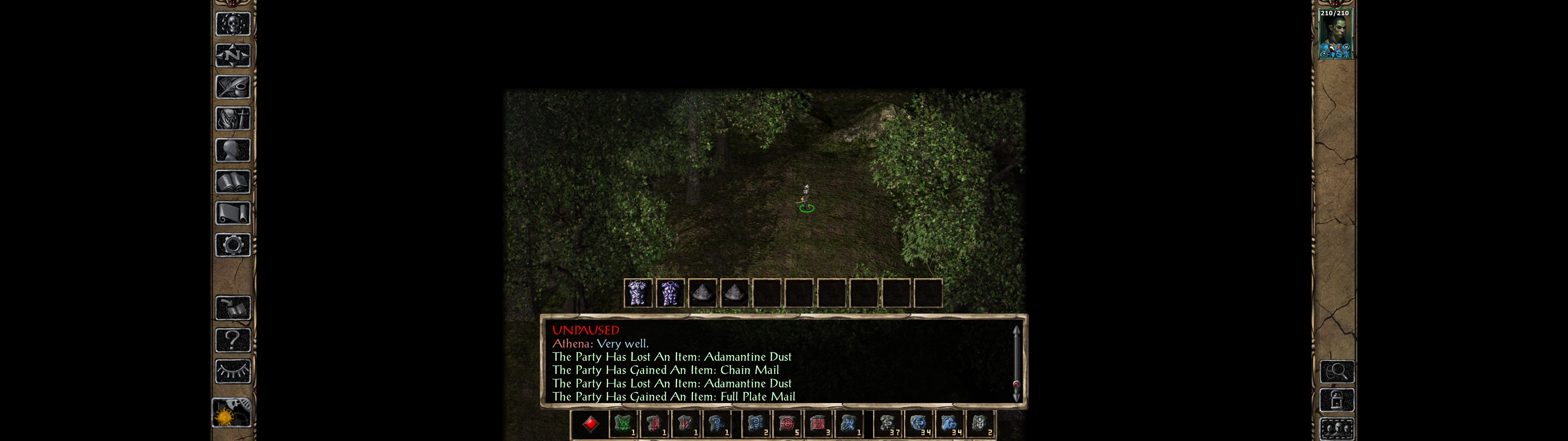This screenshot has width=1568, height=441.
Task: Open the inventory armor button
Action: tap(232, 119)
